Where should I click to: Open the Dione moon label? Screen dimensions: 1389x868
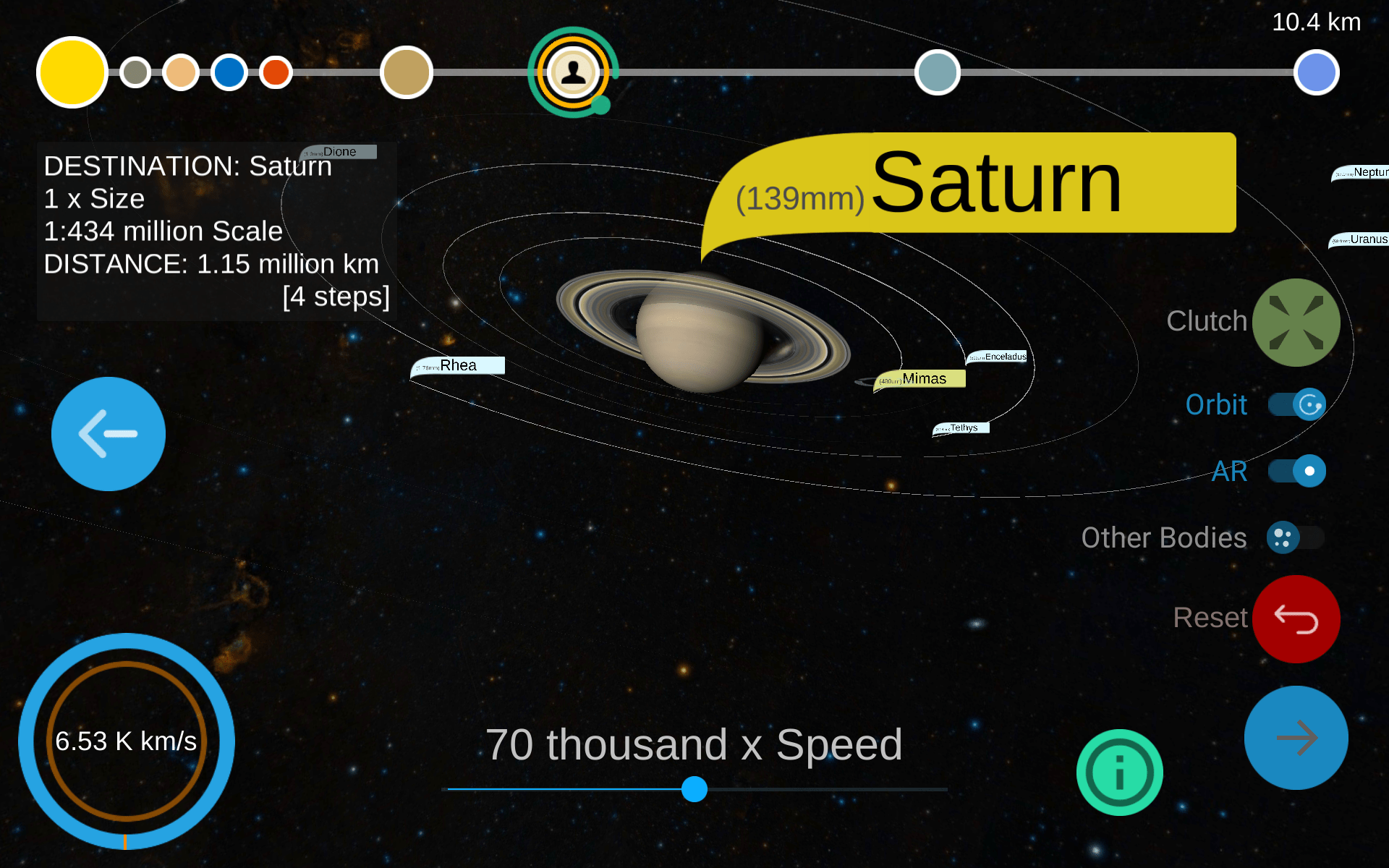tap(339, 152)
